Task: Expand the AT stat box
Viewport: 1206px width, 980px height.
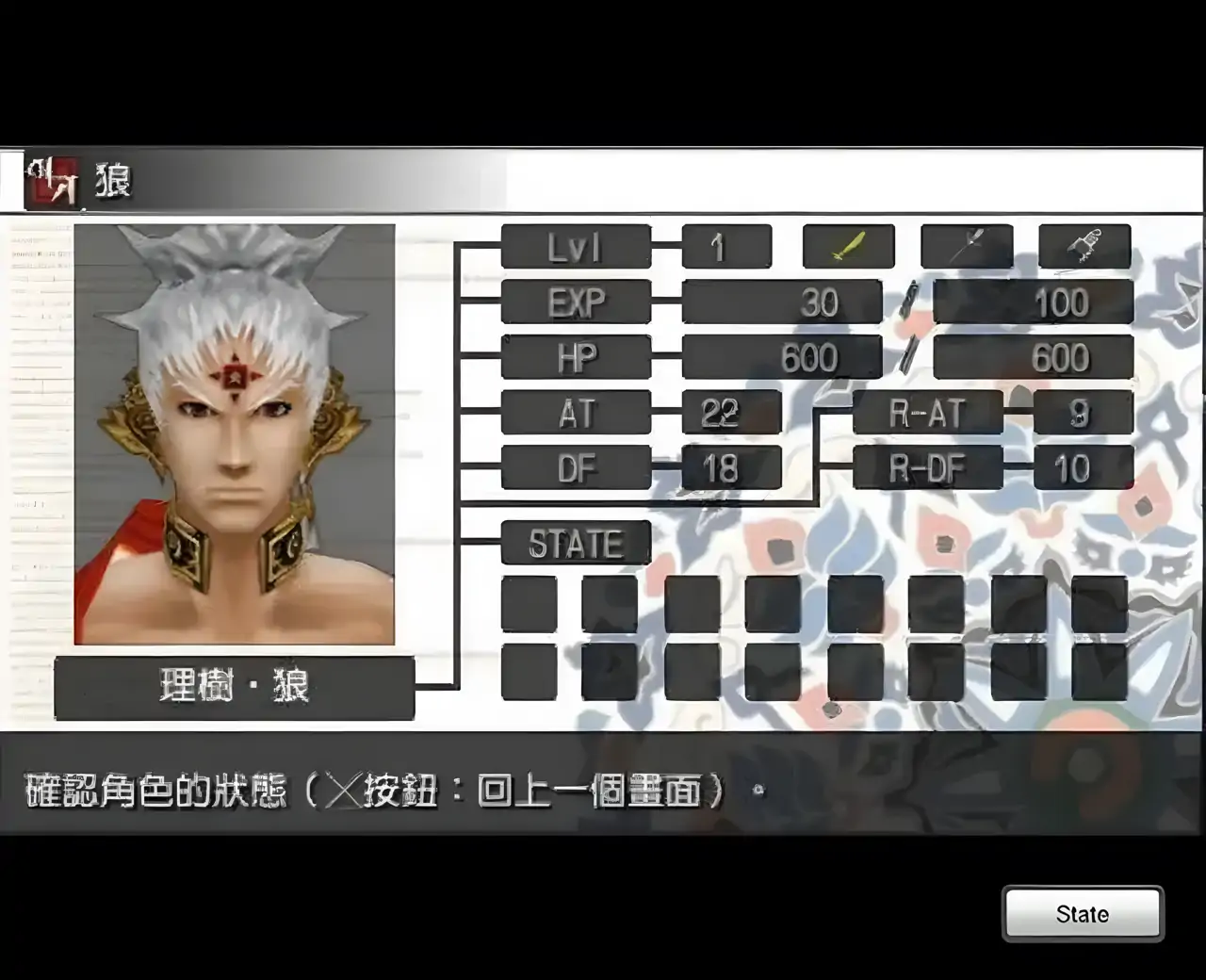Action: pos(575,413)
